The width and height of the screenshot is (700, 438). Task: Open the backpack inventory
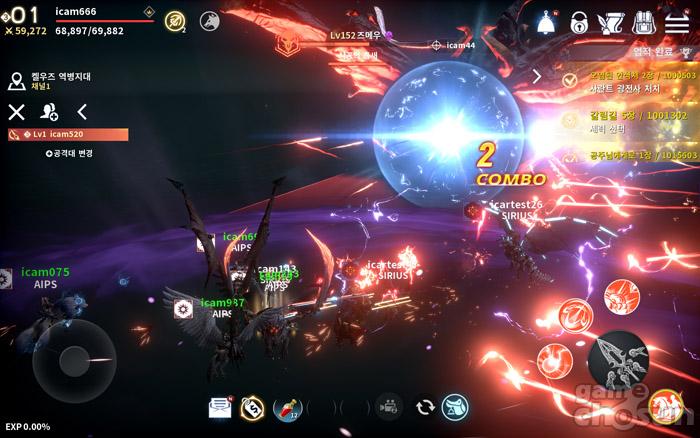644,22
